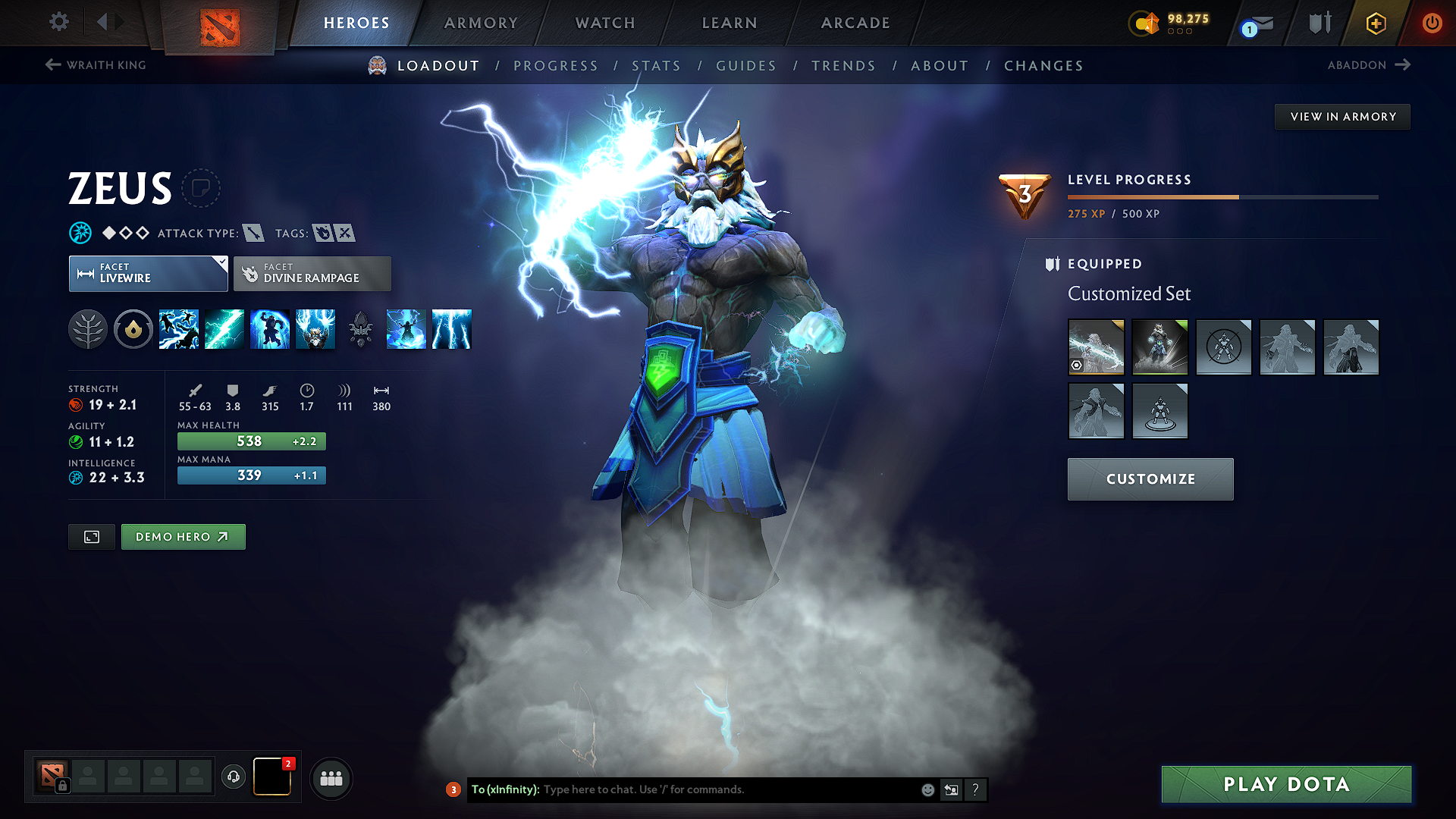Select the Lightning Bolt ability icon
The height and width of the screenshot is (819, 1456).
(x=224, y=329)
